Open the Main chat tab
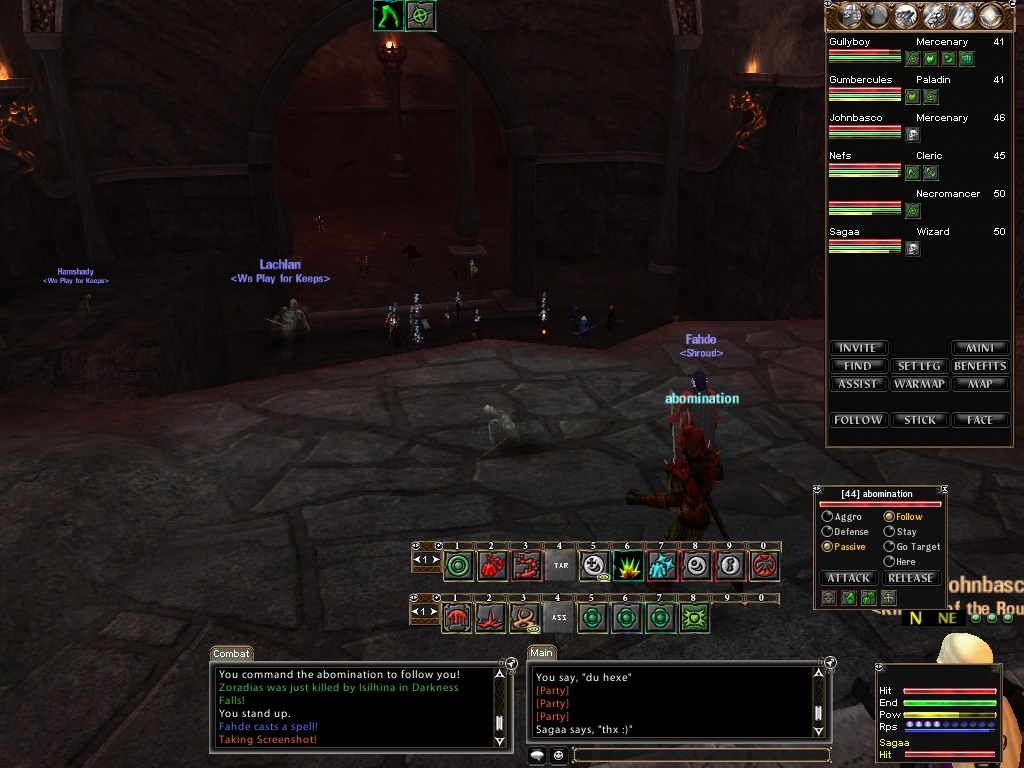The width and height of the screenshot is (1024, 768). coord(542,654)
